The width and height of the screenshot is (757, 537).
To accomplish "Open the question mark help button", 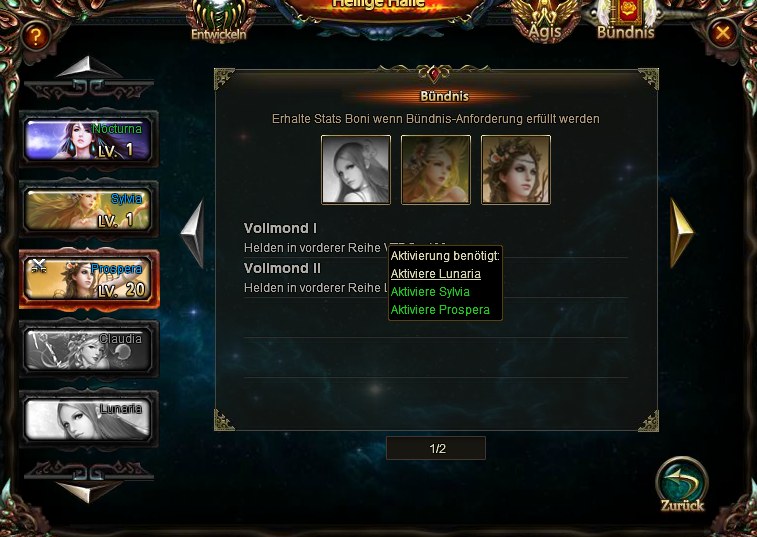I will coord(36,37).
